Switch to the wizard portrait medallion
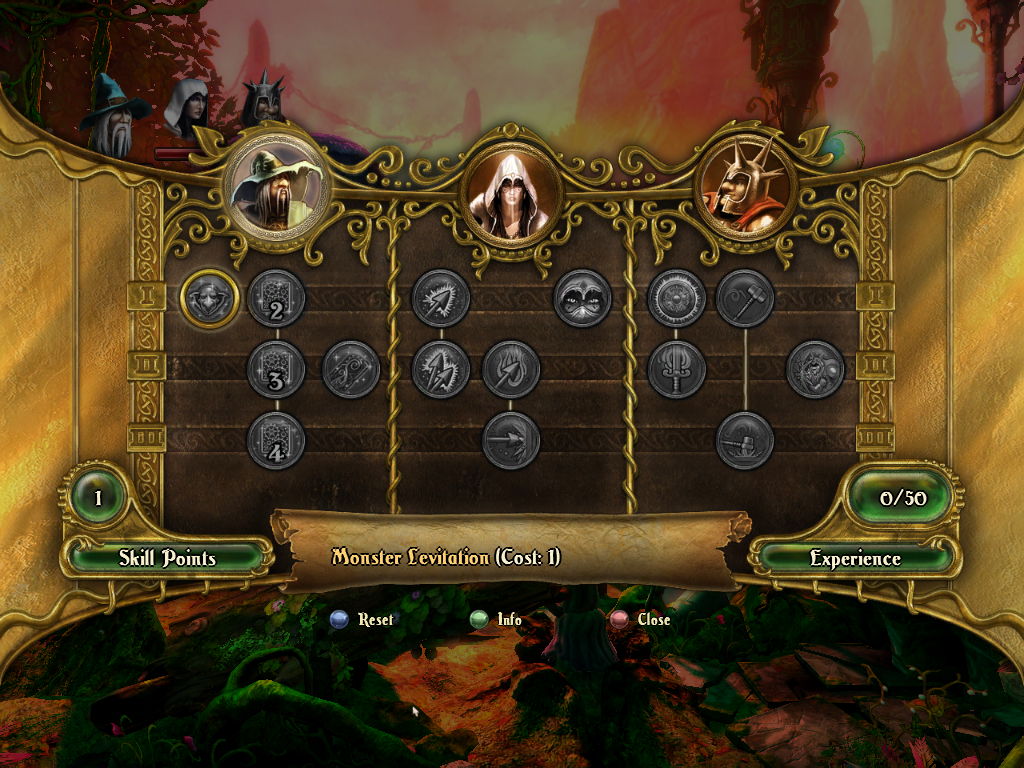The height and width of the screenshot is (768, 1024). coord(276,184)
